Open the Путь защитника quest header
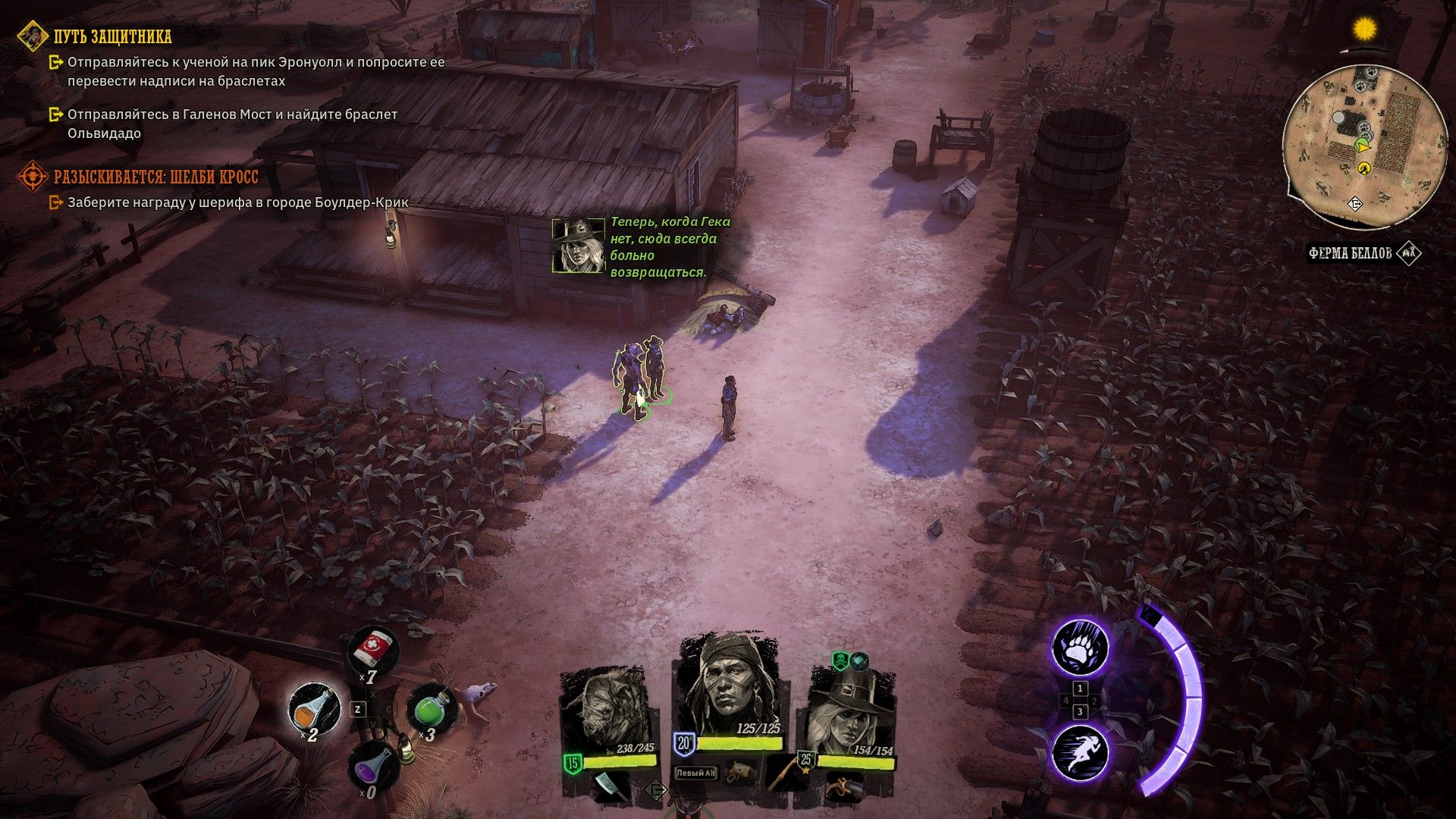The width and height of the screenshot is (1456, 819). [113, 36]
